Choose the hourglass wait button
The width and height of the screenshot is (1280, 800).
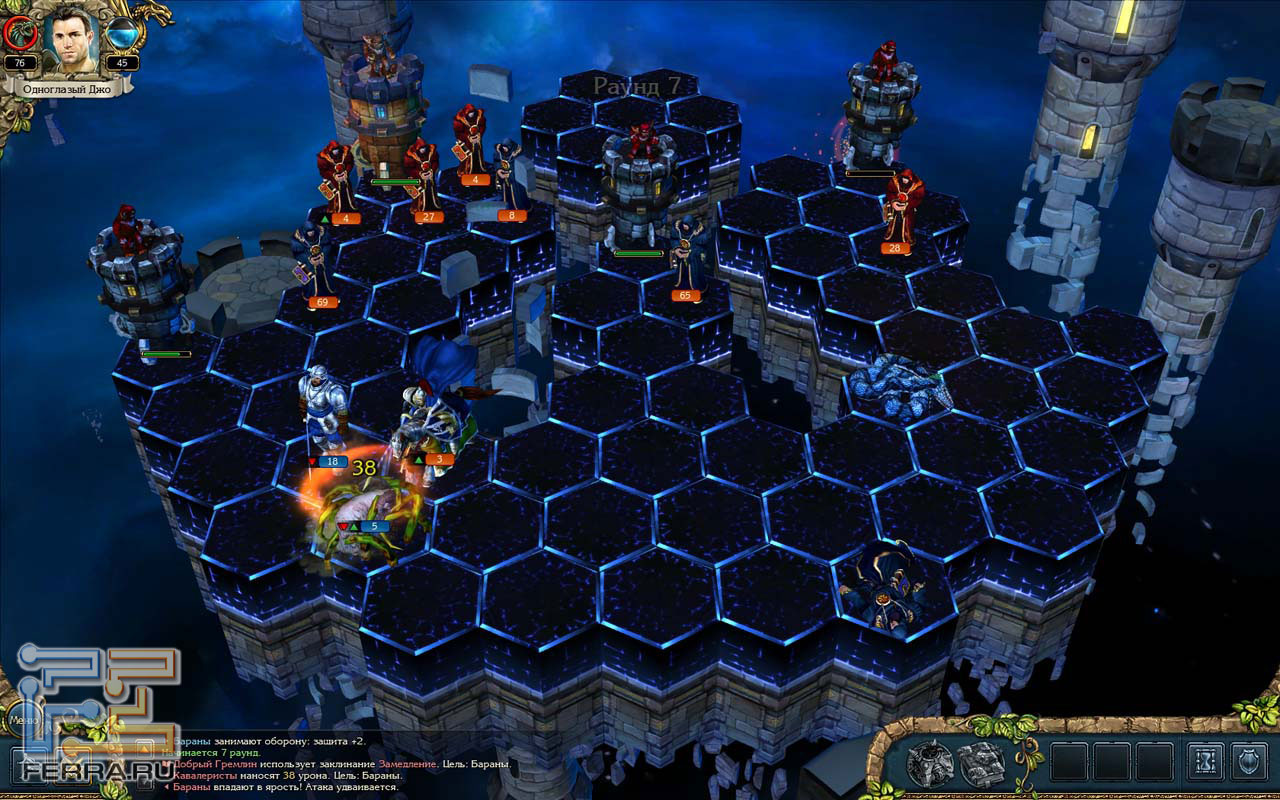(1204, 763)
